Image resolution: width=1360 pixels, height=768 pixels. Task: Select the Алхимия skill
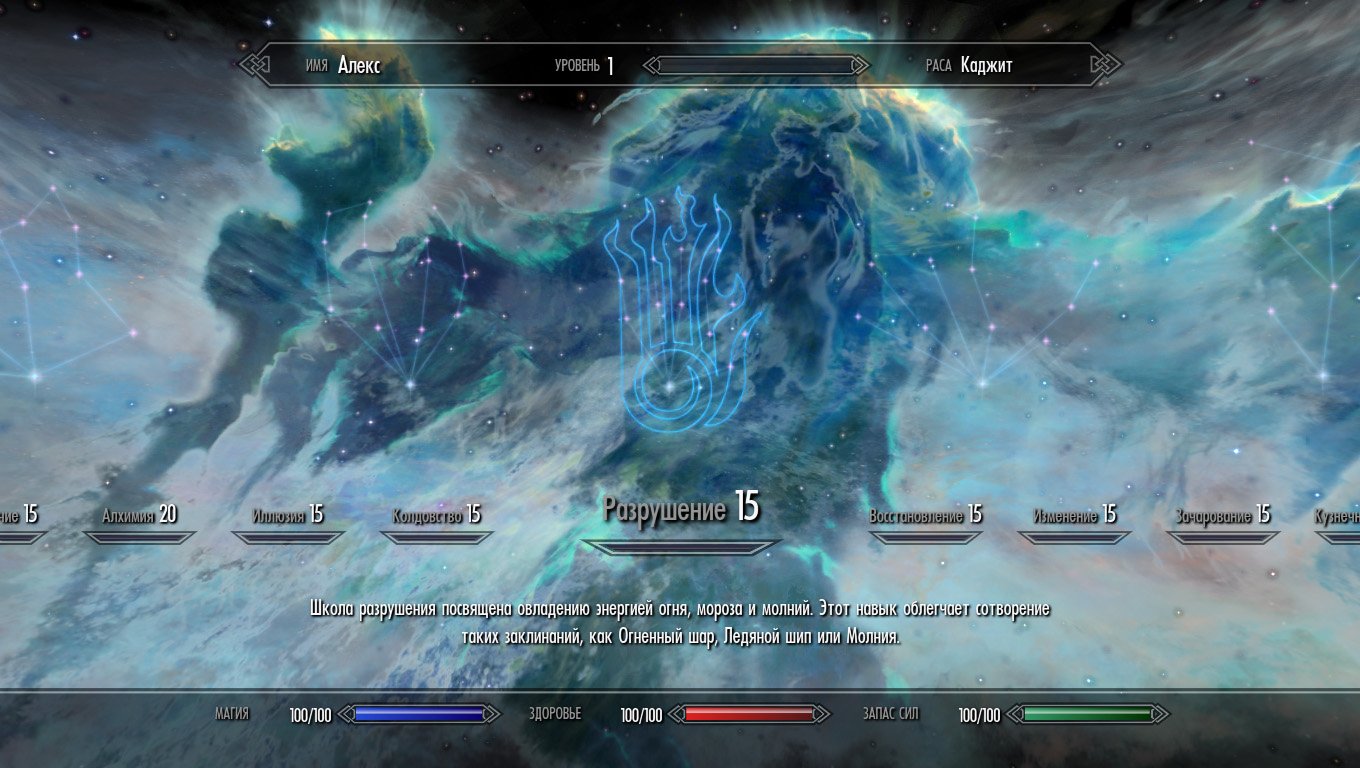(x=139, y=516)
